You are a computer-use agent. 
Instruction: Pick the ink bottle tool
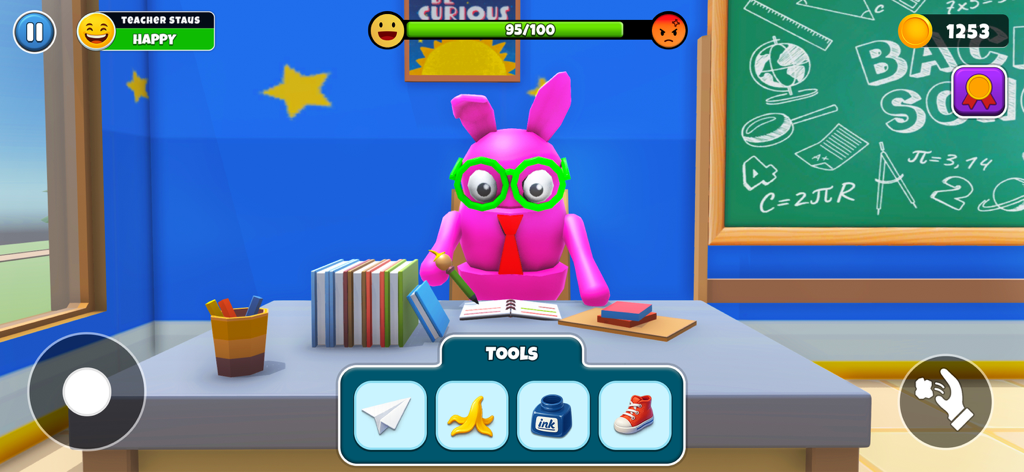tap(553, 415)
